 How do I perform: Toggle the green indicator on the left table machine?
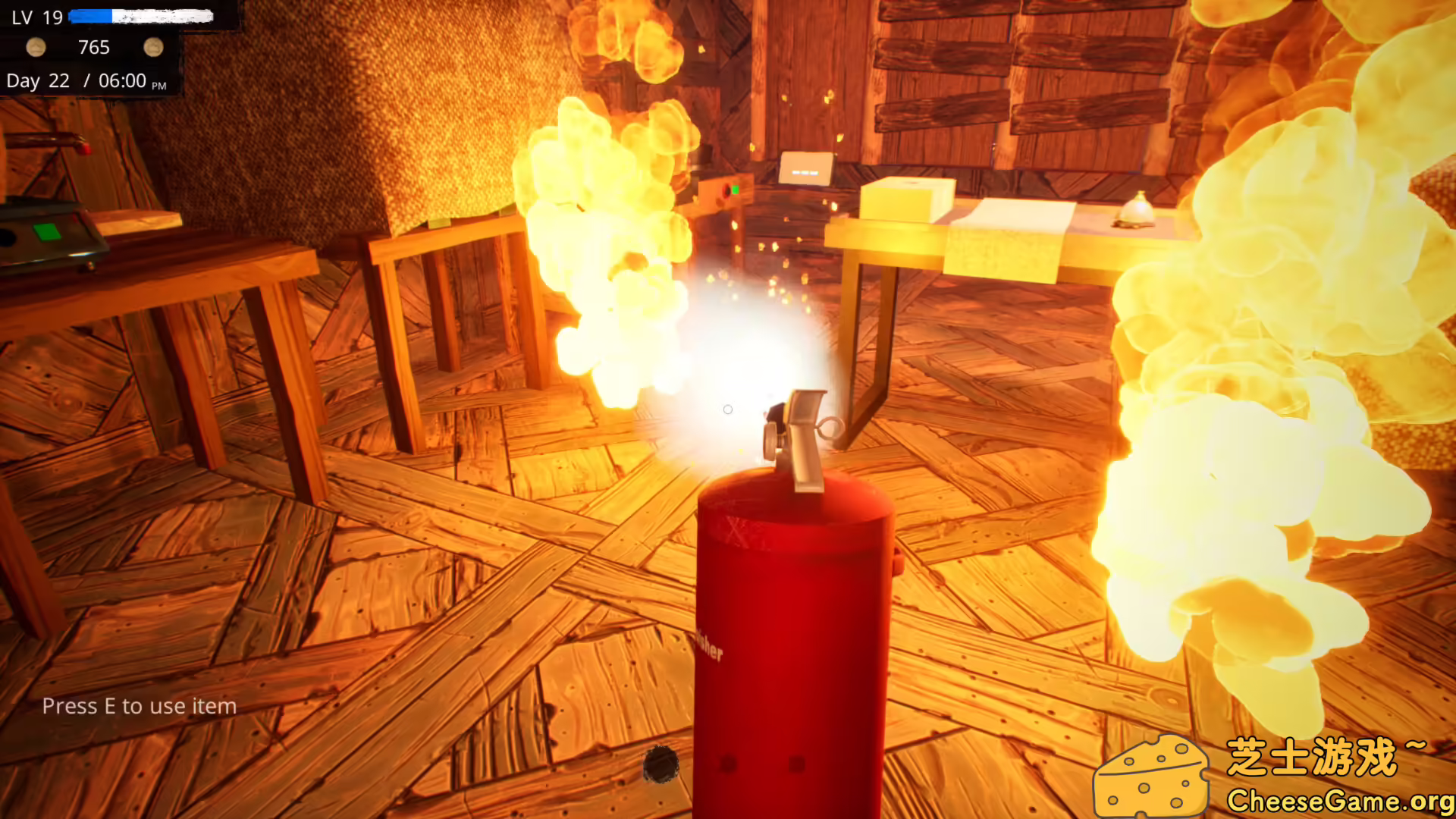point(47,233)
